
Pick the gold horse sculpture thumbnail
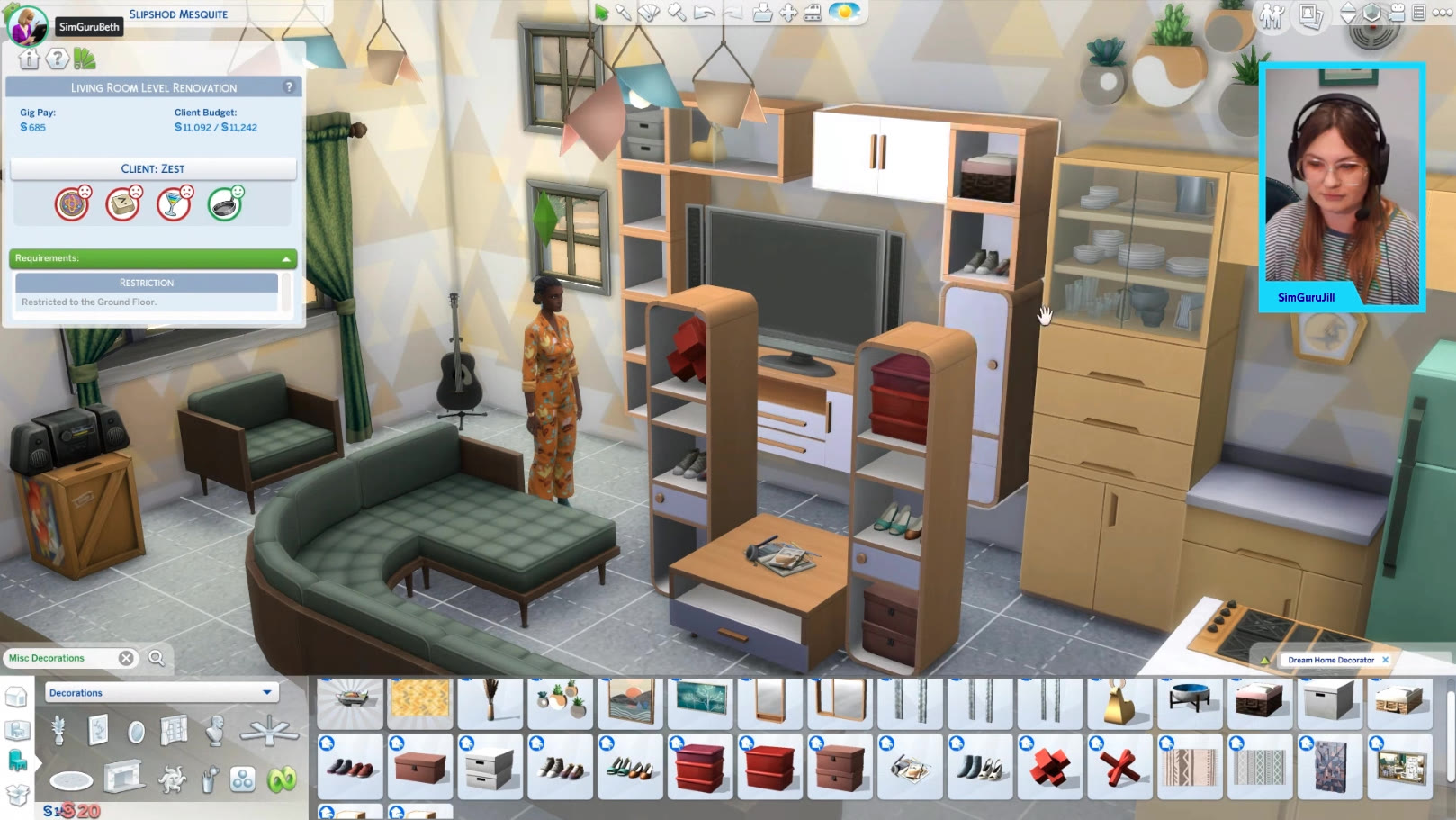[x=1119, y=703]
